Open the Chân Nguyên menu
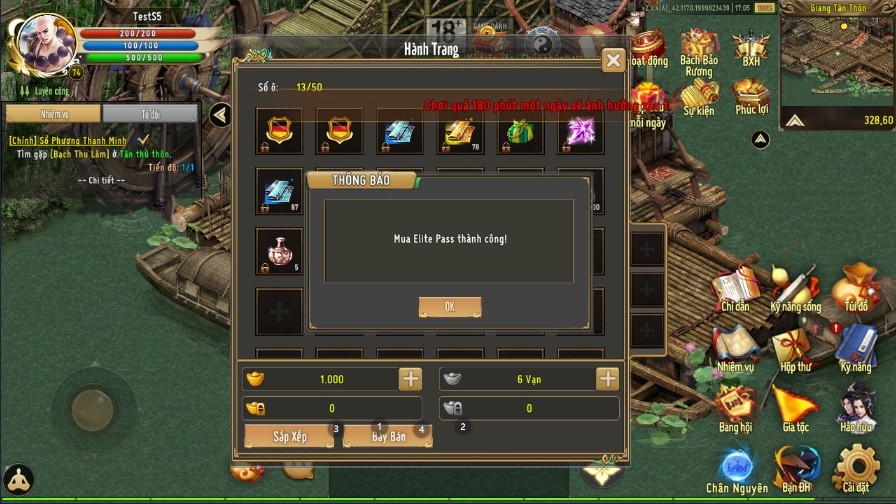Viewport: 896px width, 504px height. (737, 470)
